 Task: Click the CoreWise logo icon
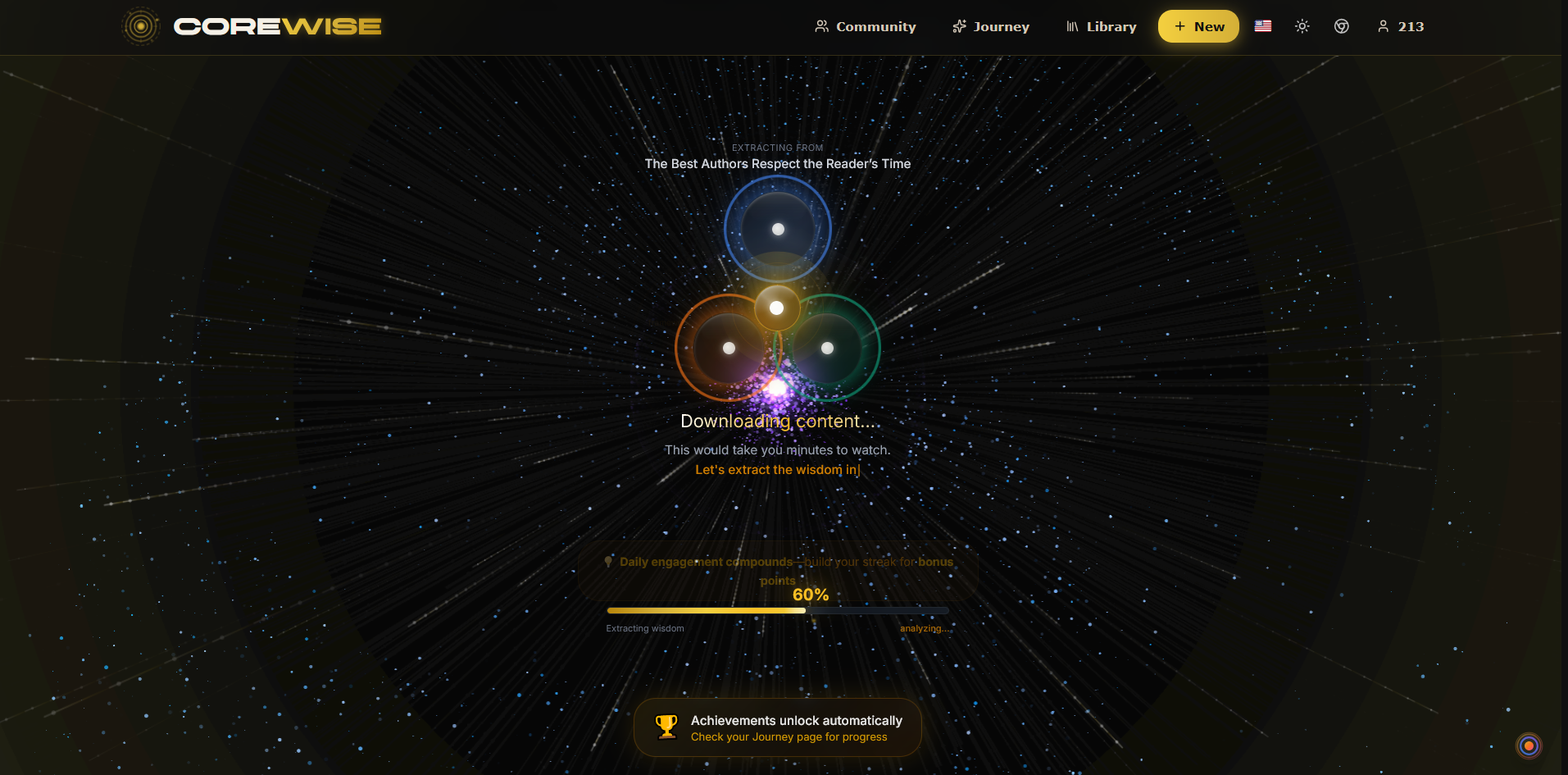click(x=140, y=25)
